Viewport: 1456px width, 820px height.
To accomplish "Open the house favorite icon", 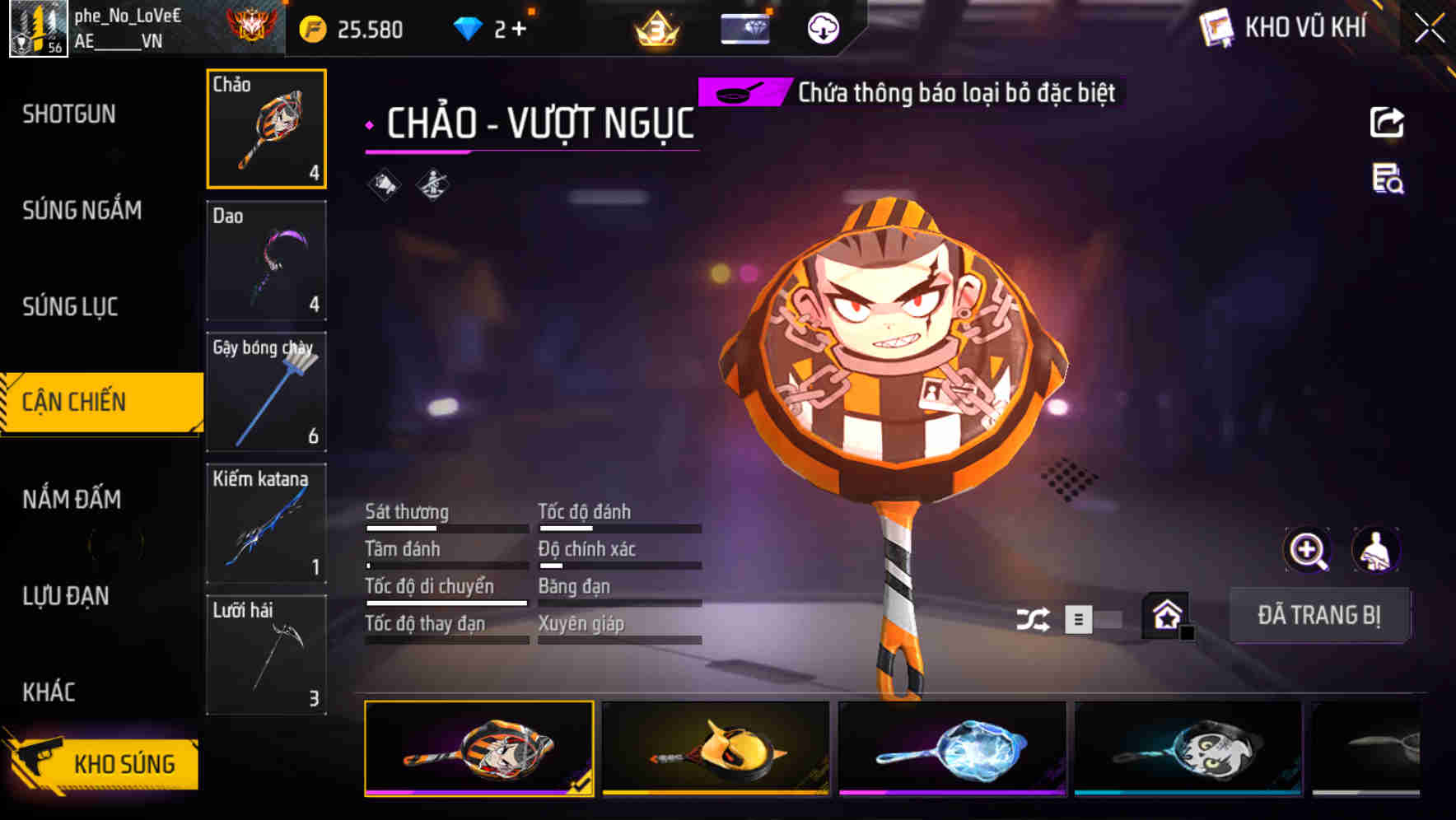I will pos(1166,615).
